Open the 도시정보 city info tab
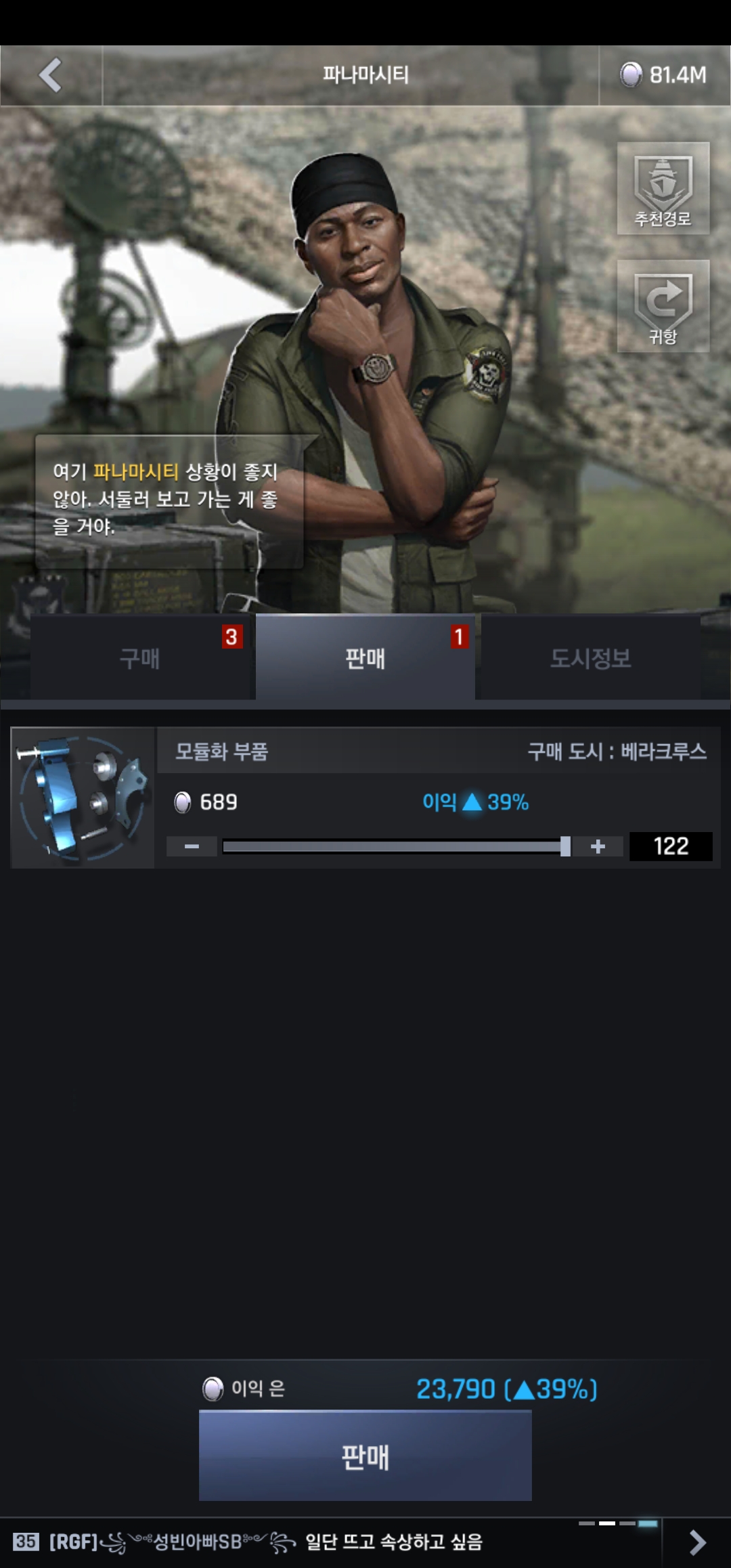This screenshot has height=1568, width=731. pyautogui.click(x=590, y=657)
